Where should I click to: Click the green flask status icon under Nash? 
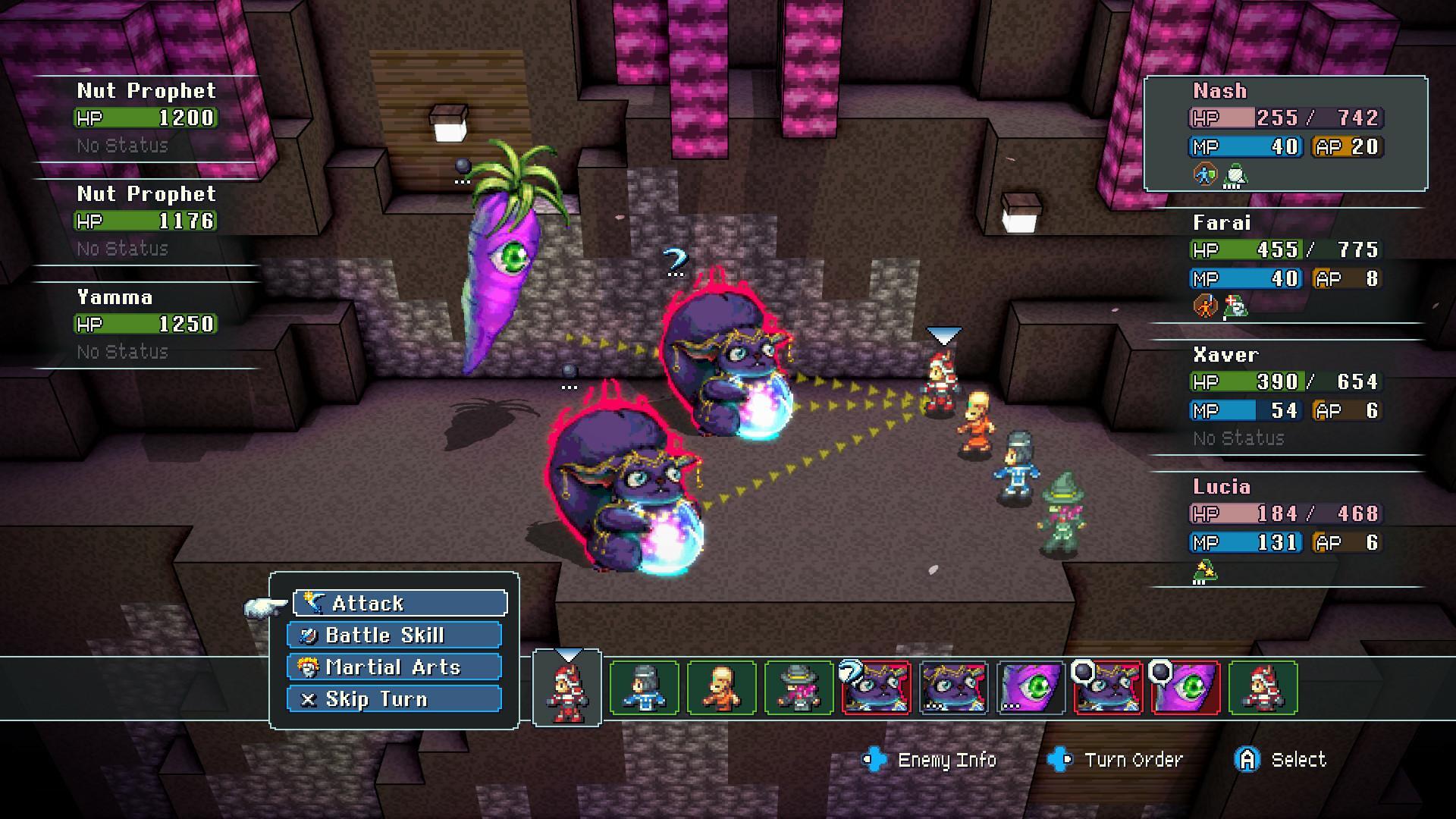(x=1235, y=175)
